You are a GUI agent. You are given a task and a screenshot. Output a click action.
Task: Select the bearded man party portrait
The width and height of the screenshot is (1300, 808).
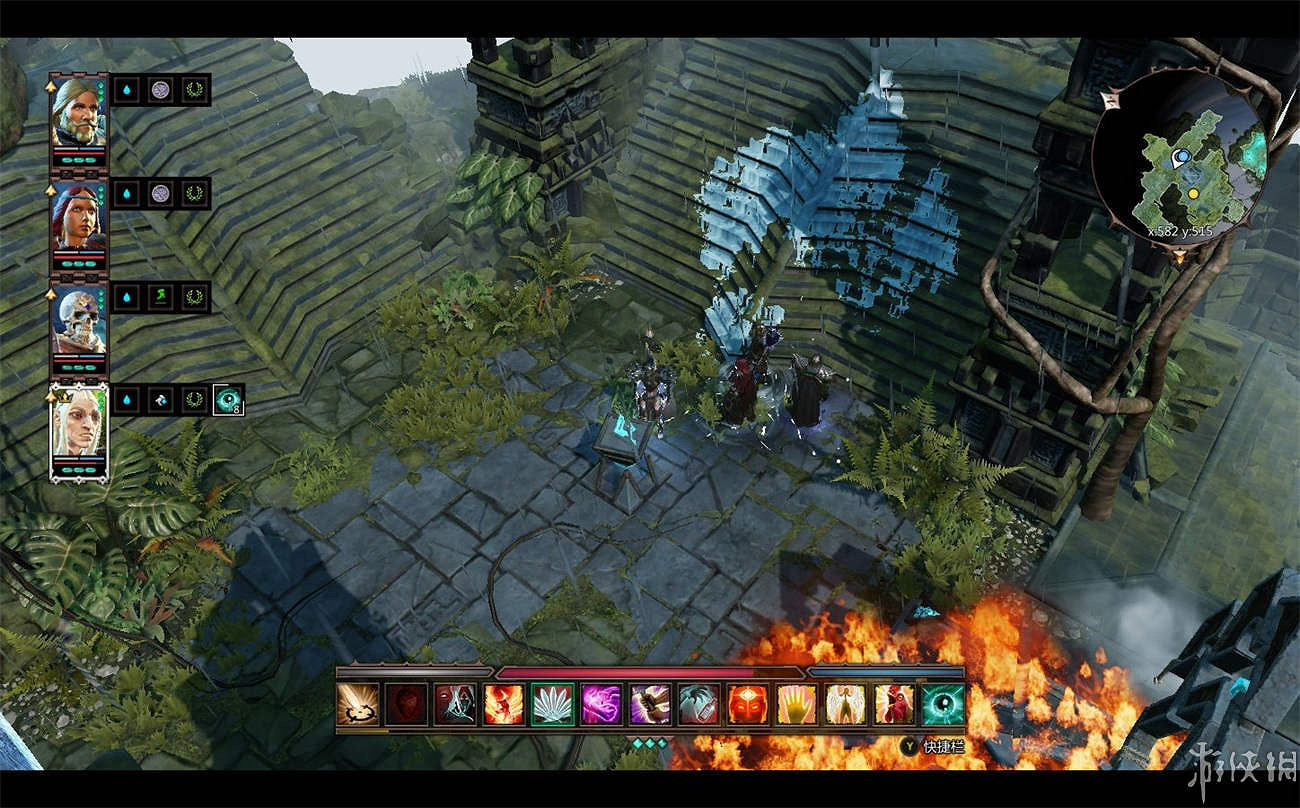point(79,111)
